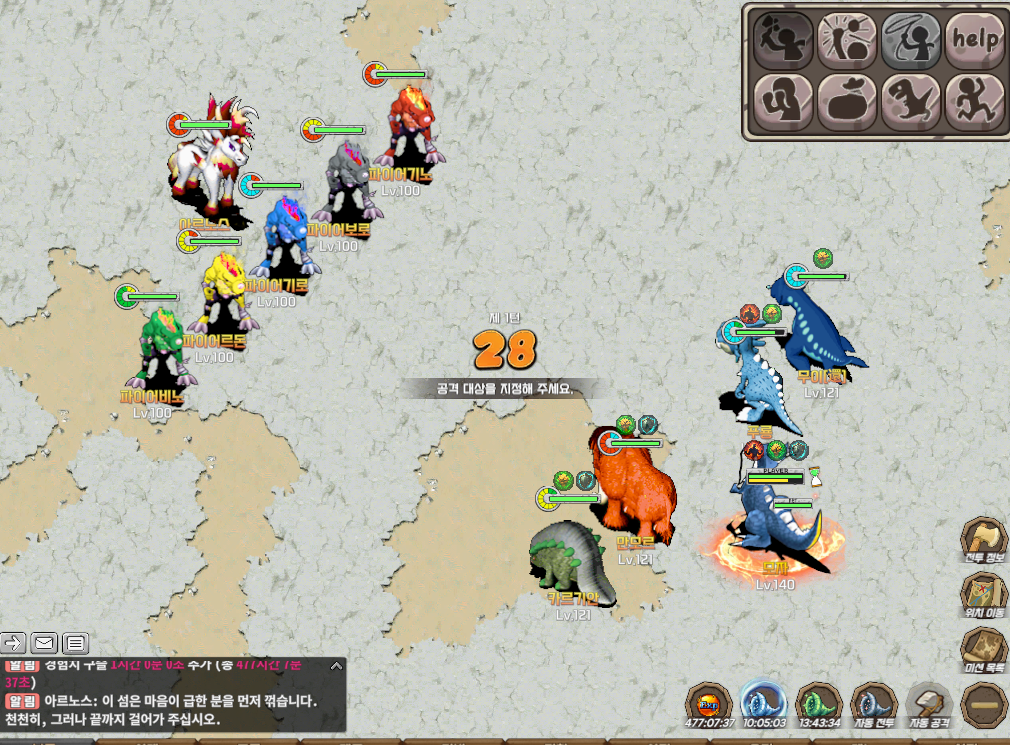Choose the guard defend command
This screenshot has height=745, width=1010.
(x=782, y=102)
